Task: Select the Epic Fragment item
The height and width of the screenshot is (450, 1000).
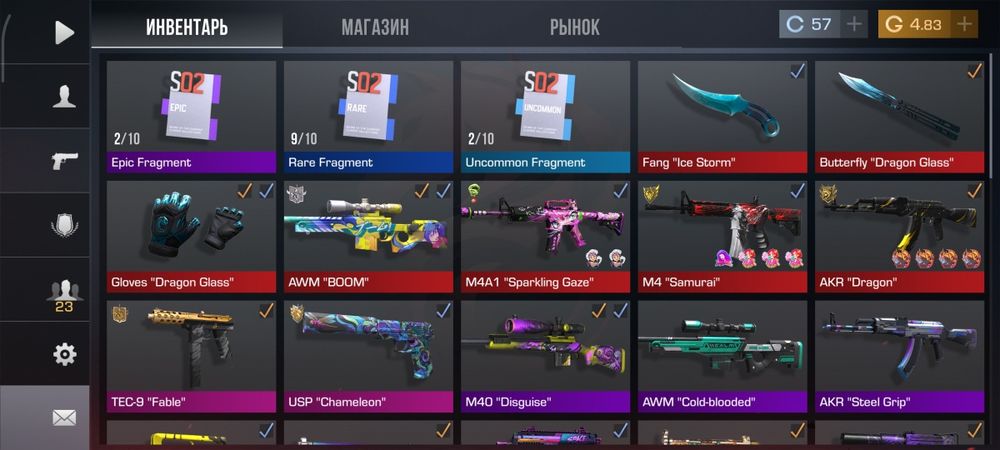Action: tap(191, 116)
